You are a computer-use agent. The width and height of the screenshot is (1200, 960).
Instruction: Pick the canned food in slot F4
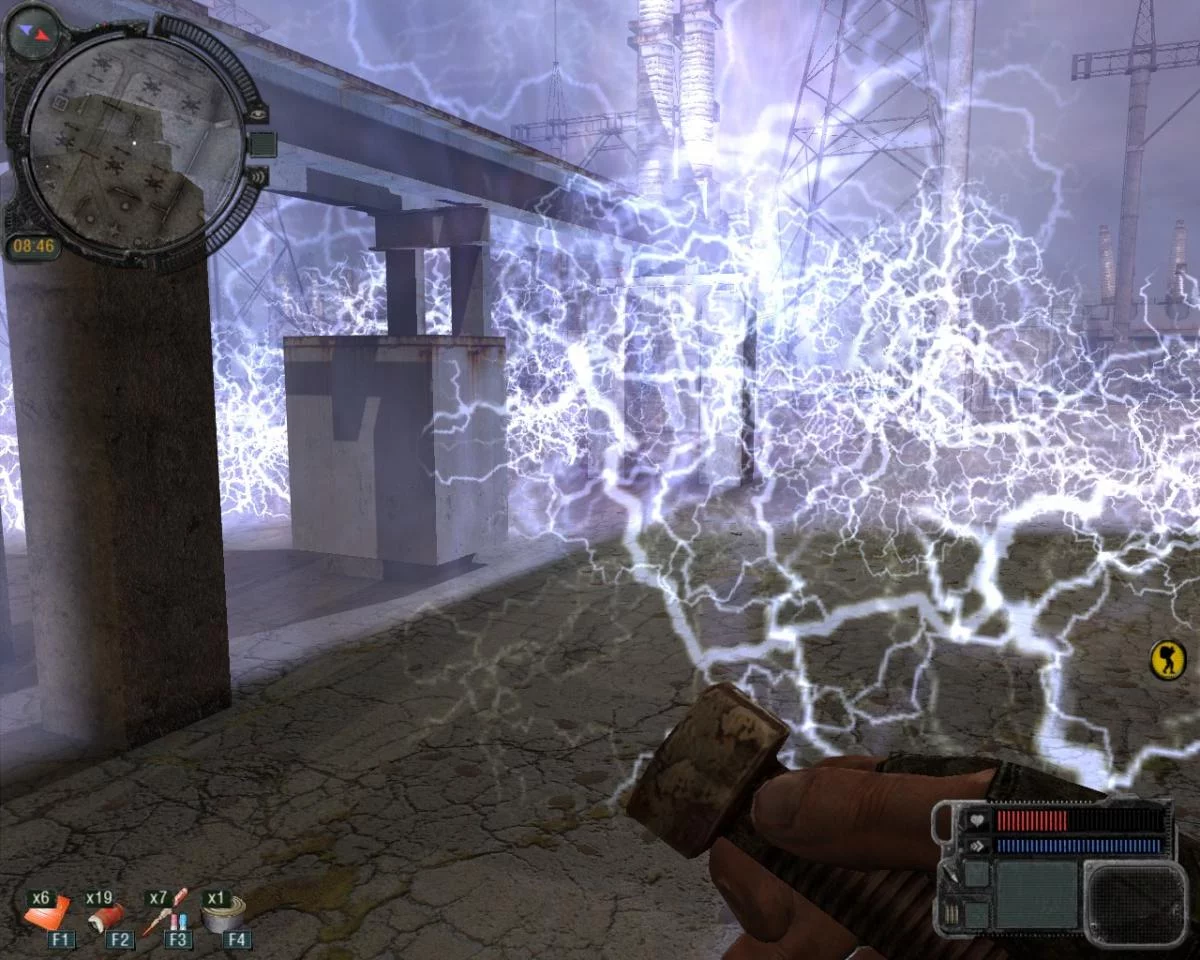[x=224, y=915]
